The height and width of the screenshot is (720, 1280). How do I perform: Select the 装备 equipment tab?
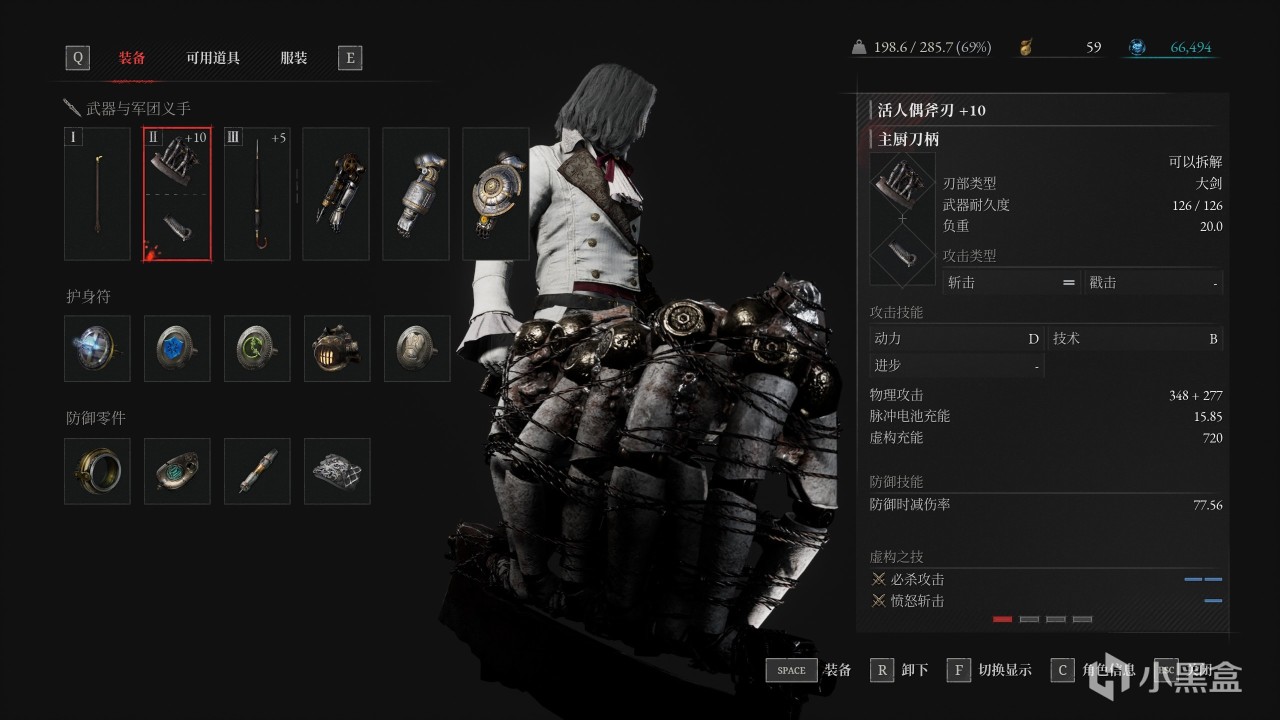pyautogui.click(x=131, y=58)
